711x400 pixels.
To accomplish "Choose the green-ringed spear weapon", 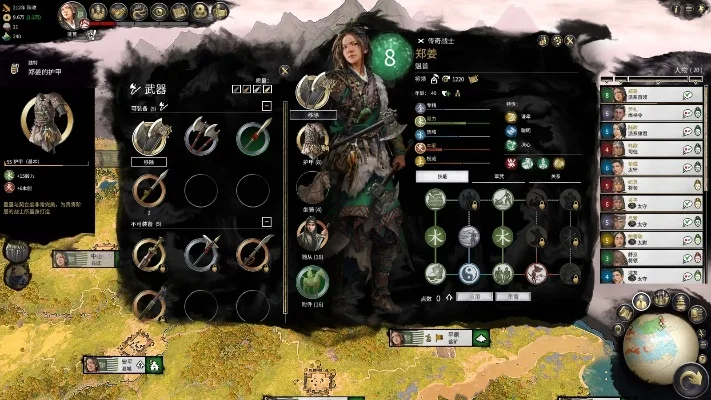I will pos(253,137).
